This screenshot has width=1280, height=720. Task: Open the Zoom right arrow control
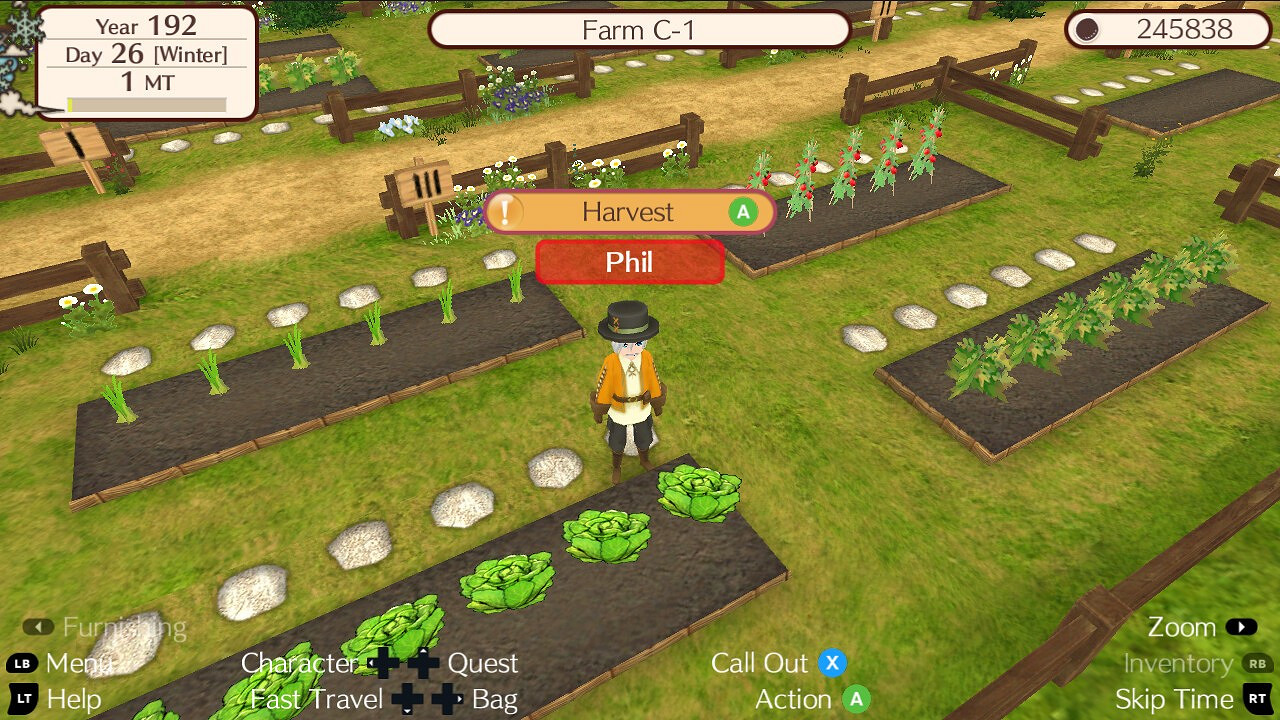[1240, 627]
